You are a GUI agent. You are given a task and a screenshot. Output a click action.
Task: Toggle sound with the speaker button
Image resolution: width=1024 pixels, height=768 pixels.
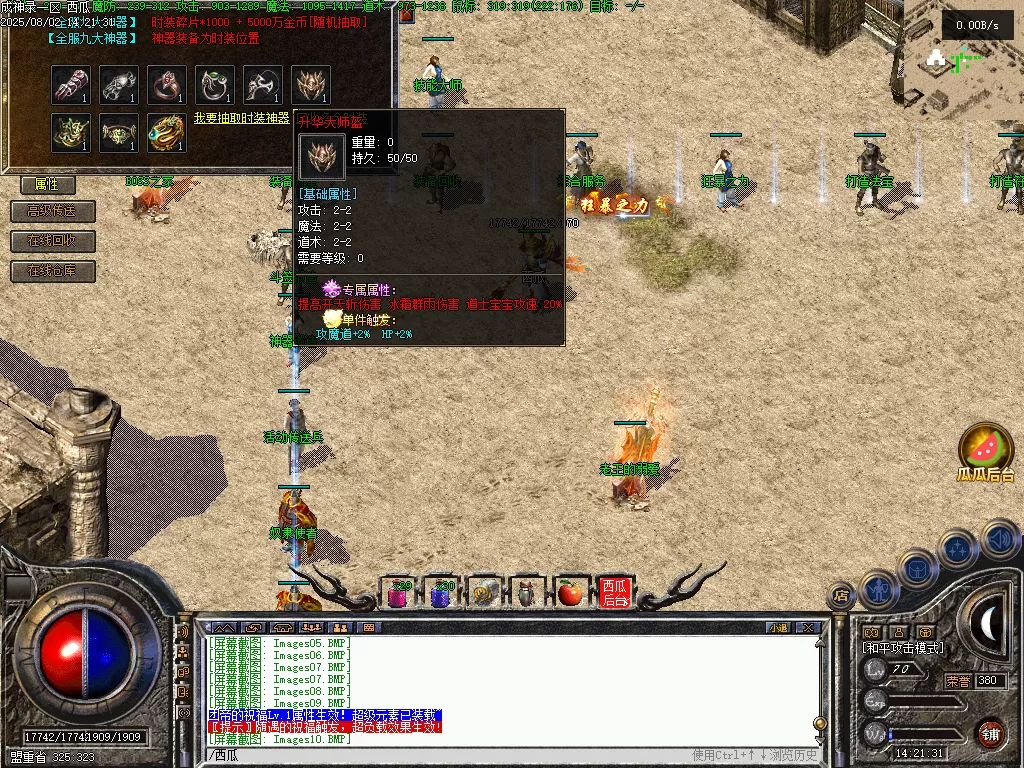pos(1000,538)
